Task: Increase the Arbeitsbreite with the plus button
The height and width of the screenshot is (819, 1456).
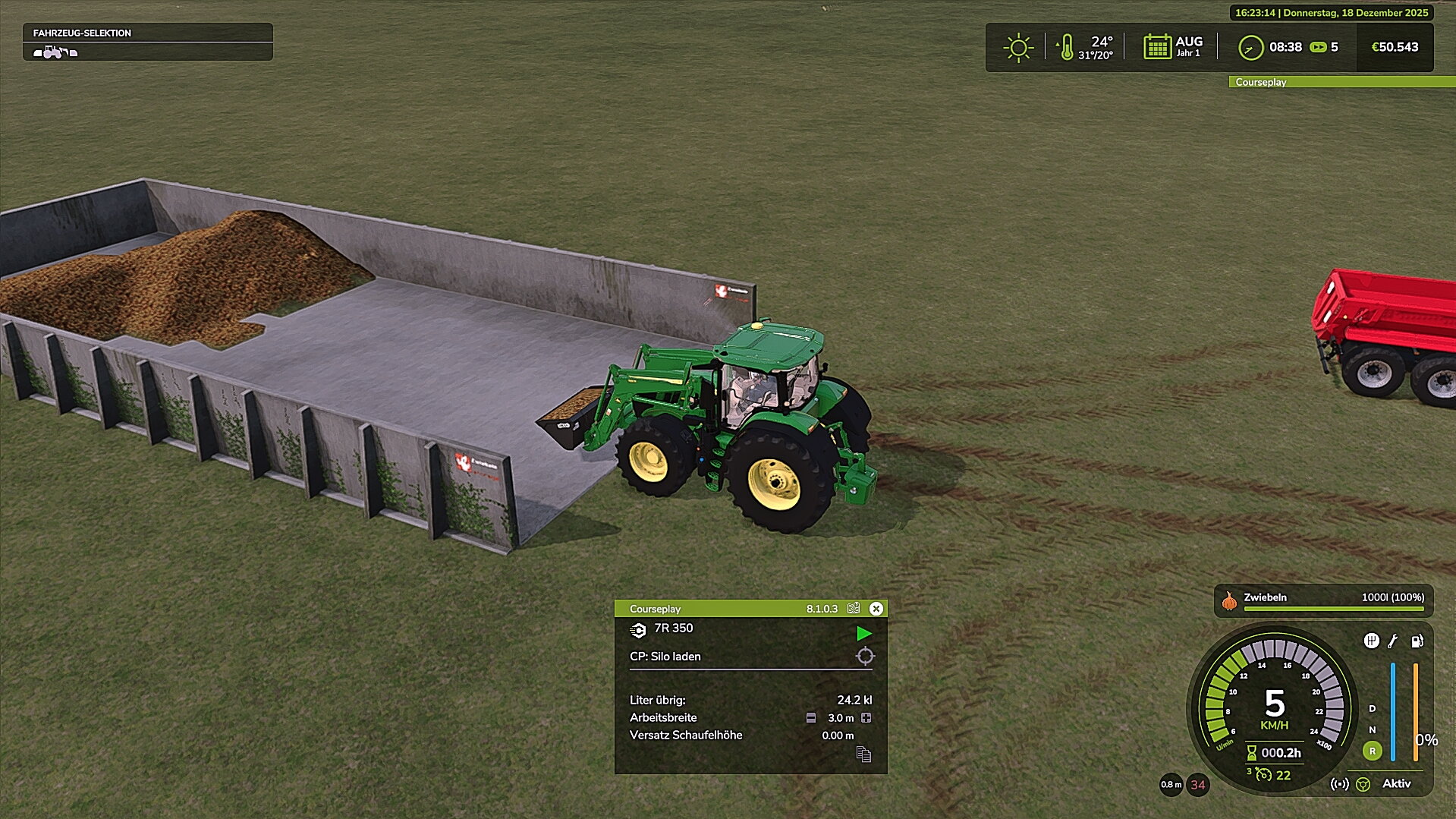Action: [866, 718]
